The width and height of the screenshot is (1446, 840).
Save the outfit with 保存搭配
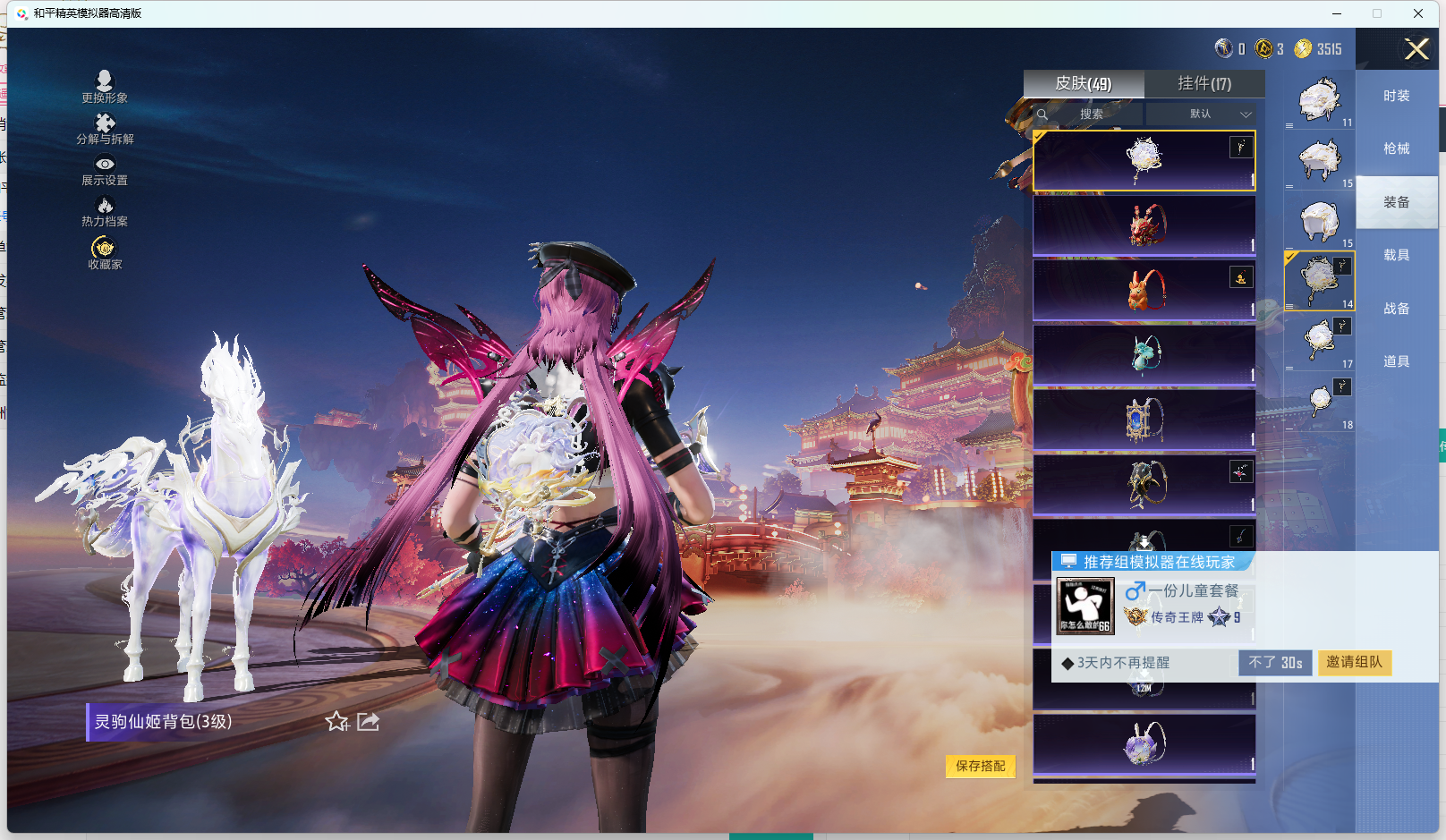[980, 766]
